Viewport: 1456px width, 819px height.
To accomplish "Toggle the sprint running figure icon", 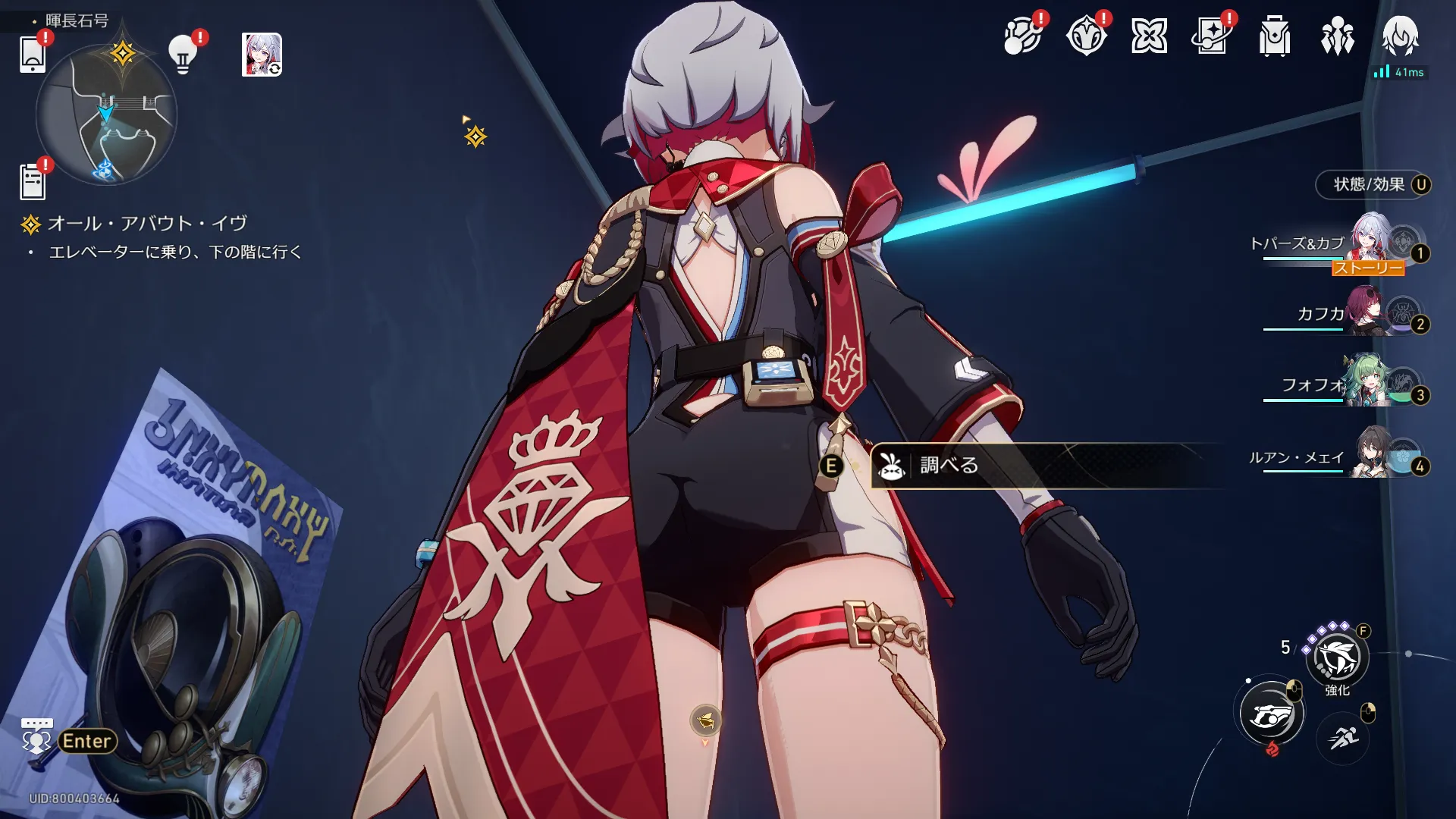I will (x=1342, y=736).
